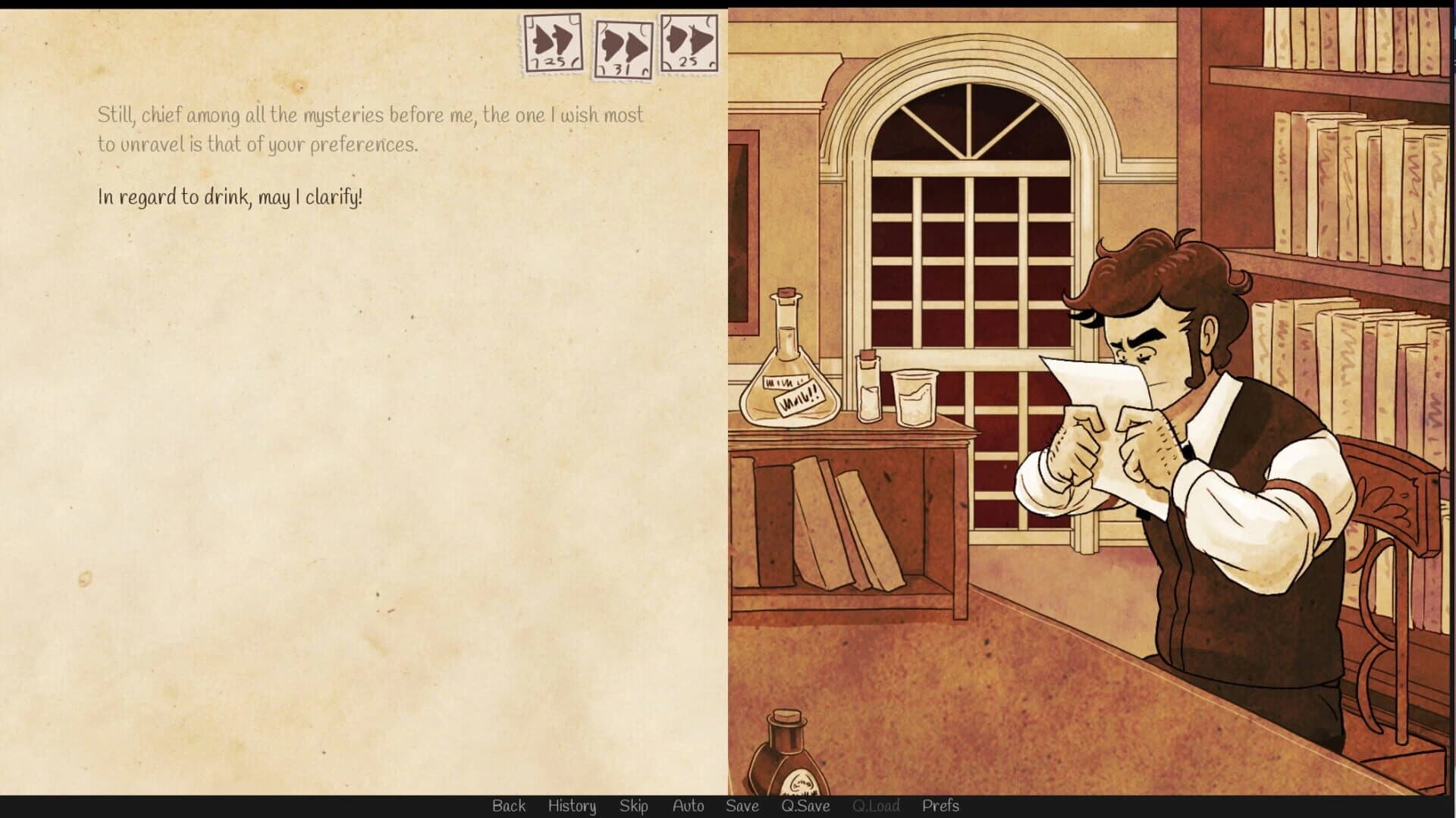
Task: Enable Skip mode
Action: click(635, 806)
